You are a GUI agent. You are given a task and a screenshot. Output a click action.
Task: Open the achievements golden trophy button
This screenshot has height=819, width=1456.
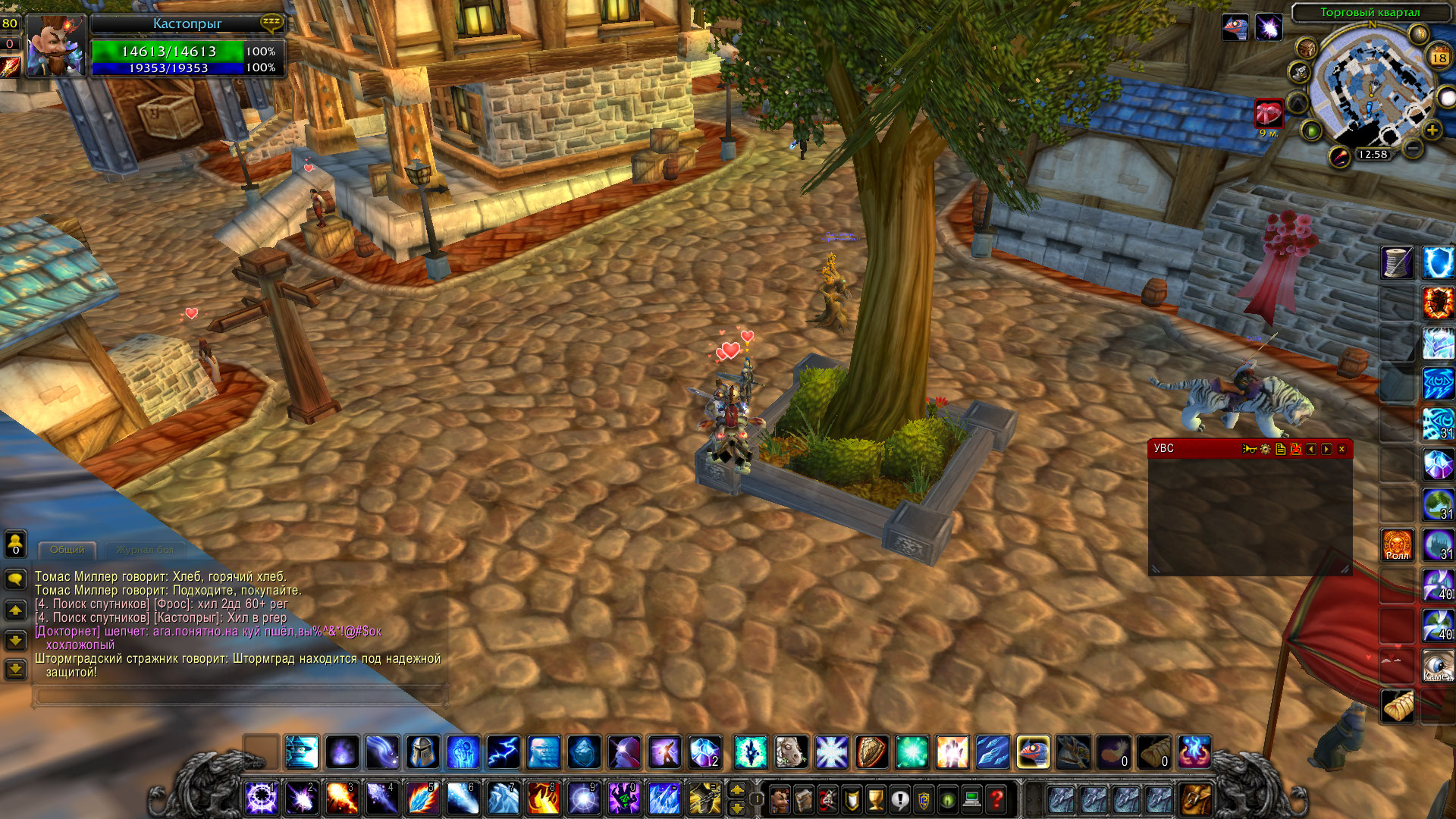click(x=876, y=799)
